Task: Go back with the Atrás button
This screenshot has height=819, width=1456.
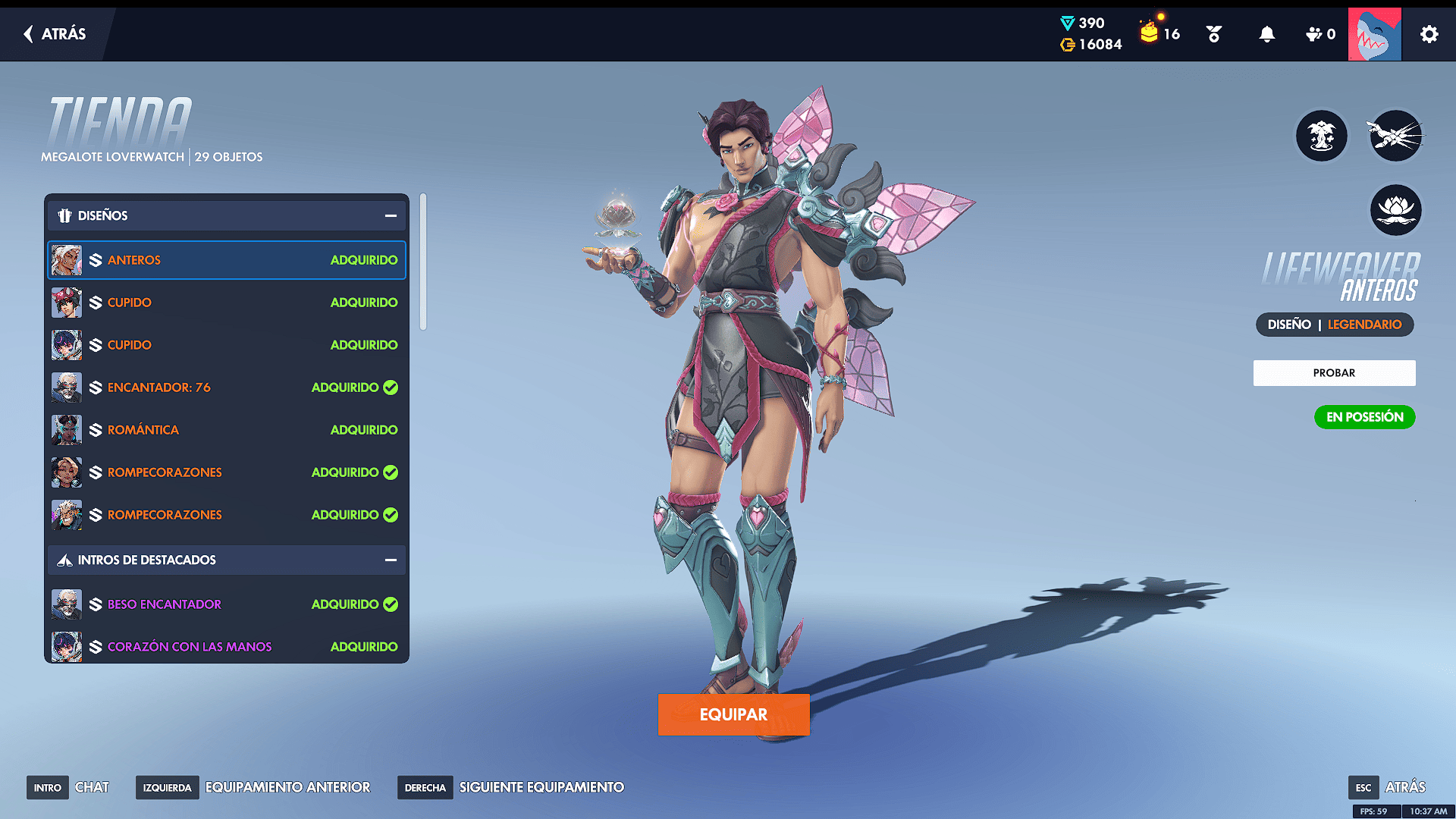Action: [x=55, y=34]
